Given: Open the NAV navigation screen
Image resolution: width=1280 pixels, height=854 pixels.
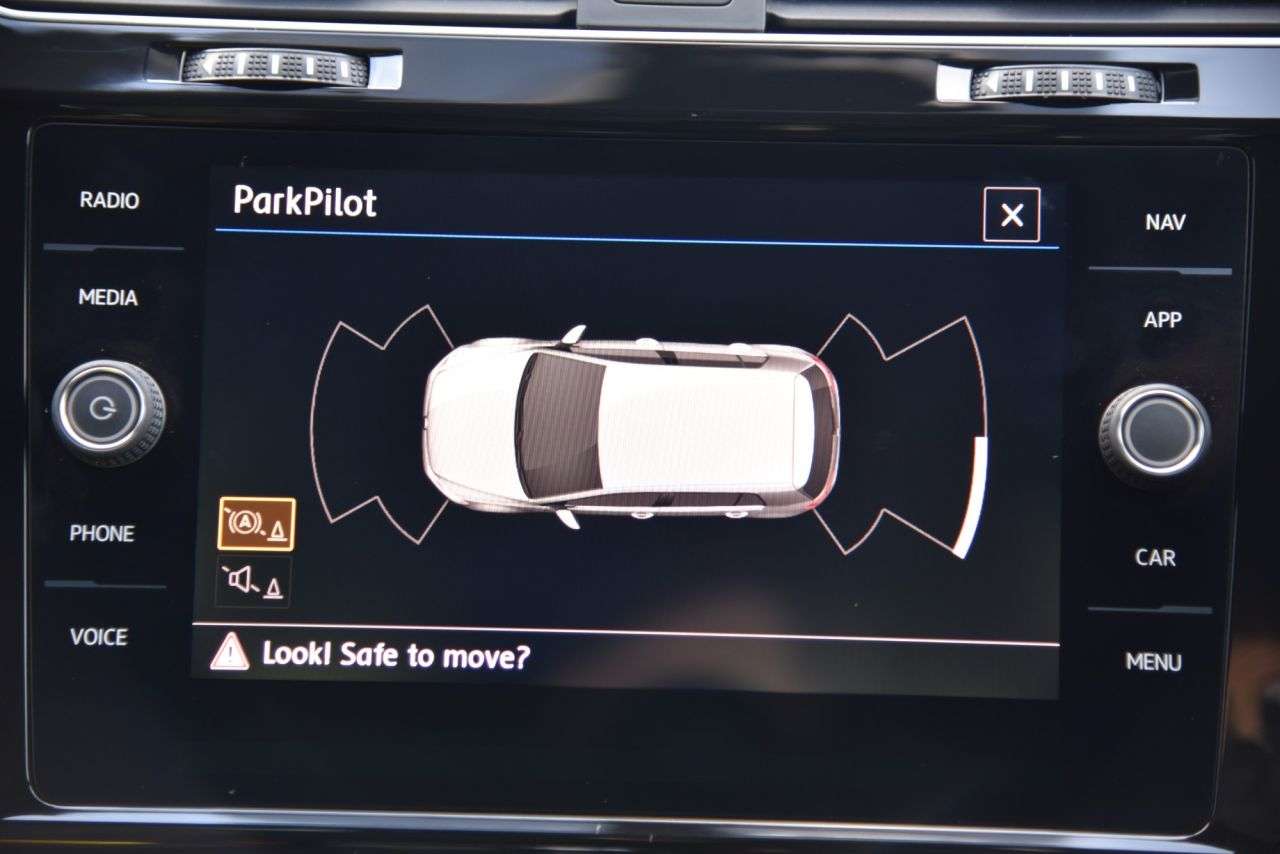Looking at the screenshot, I should point(1164,222).
